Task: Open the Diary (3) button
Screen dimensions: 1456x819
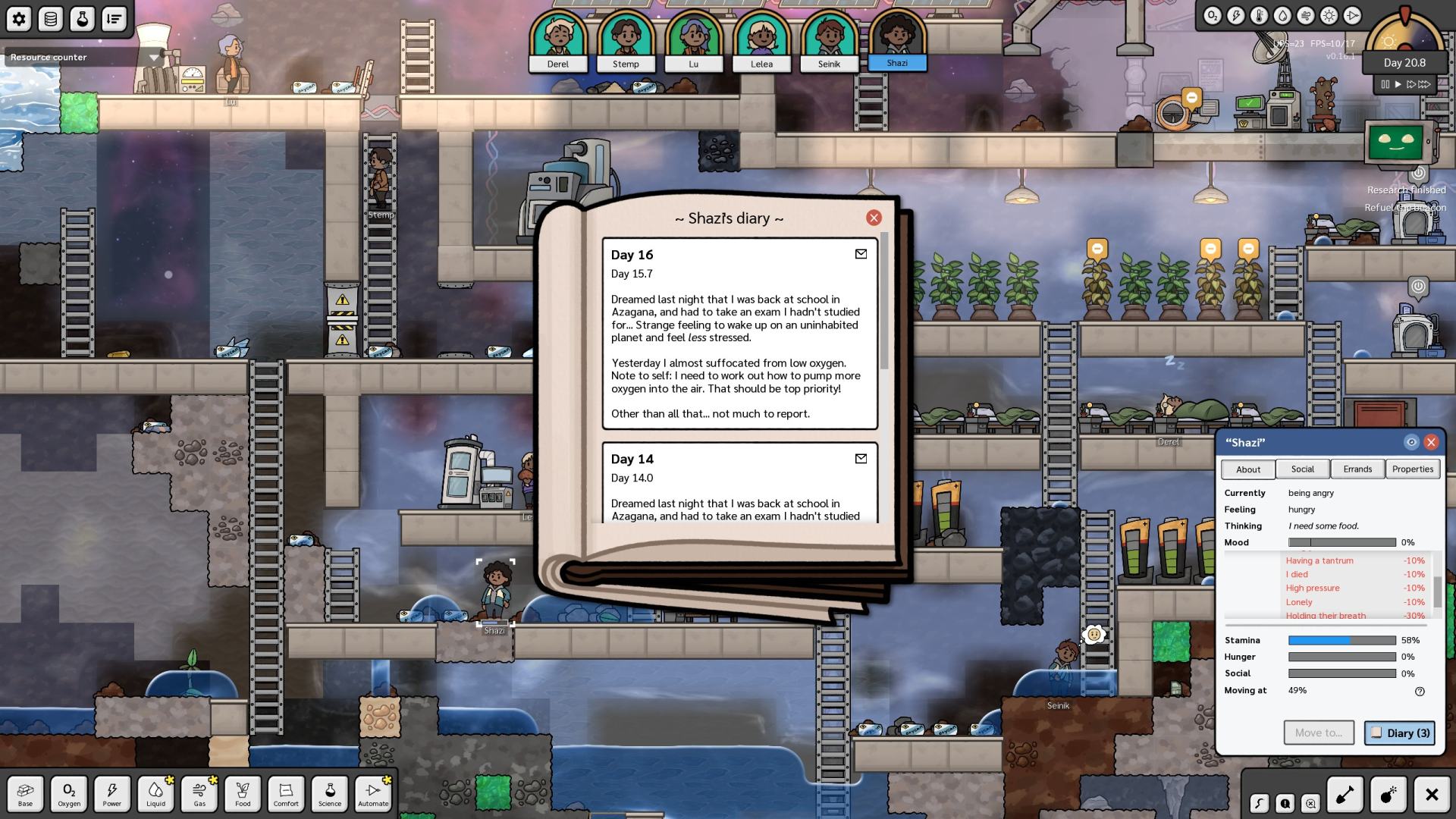Action: point(1399,733)
